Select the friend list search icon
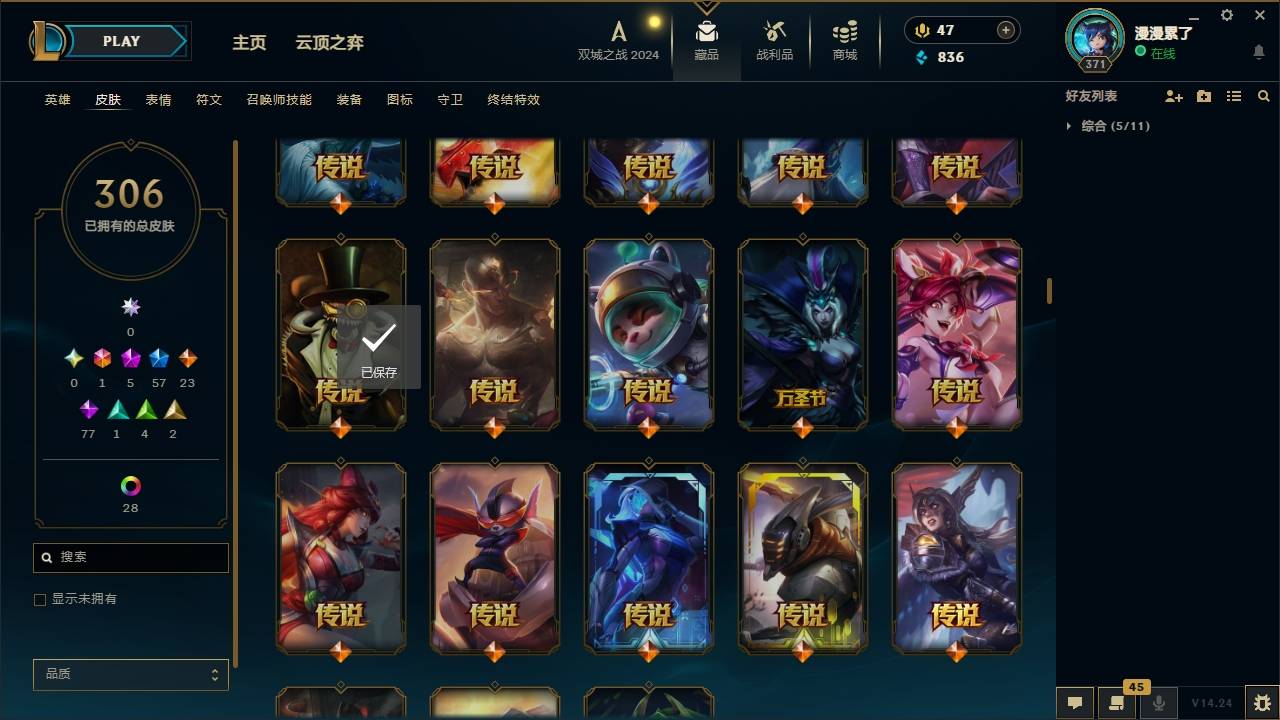The width and height of the screenshot is (1280, 720). tap(1263, 96)
